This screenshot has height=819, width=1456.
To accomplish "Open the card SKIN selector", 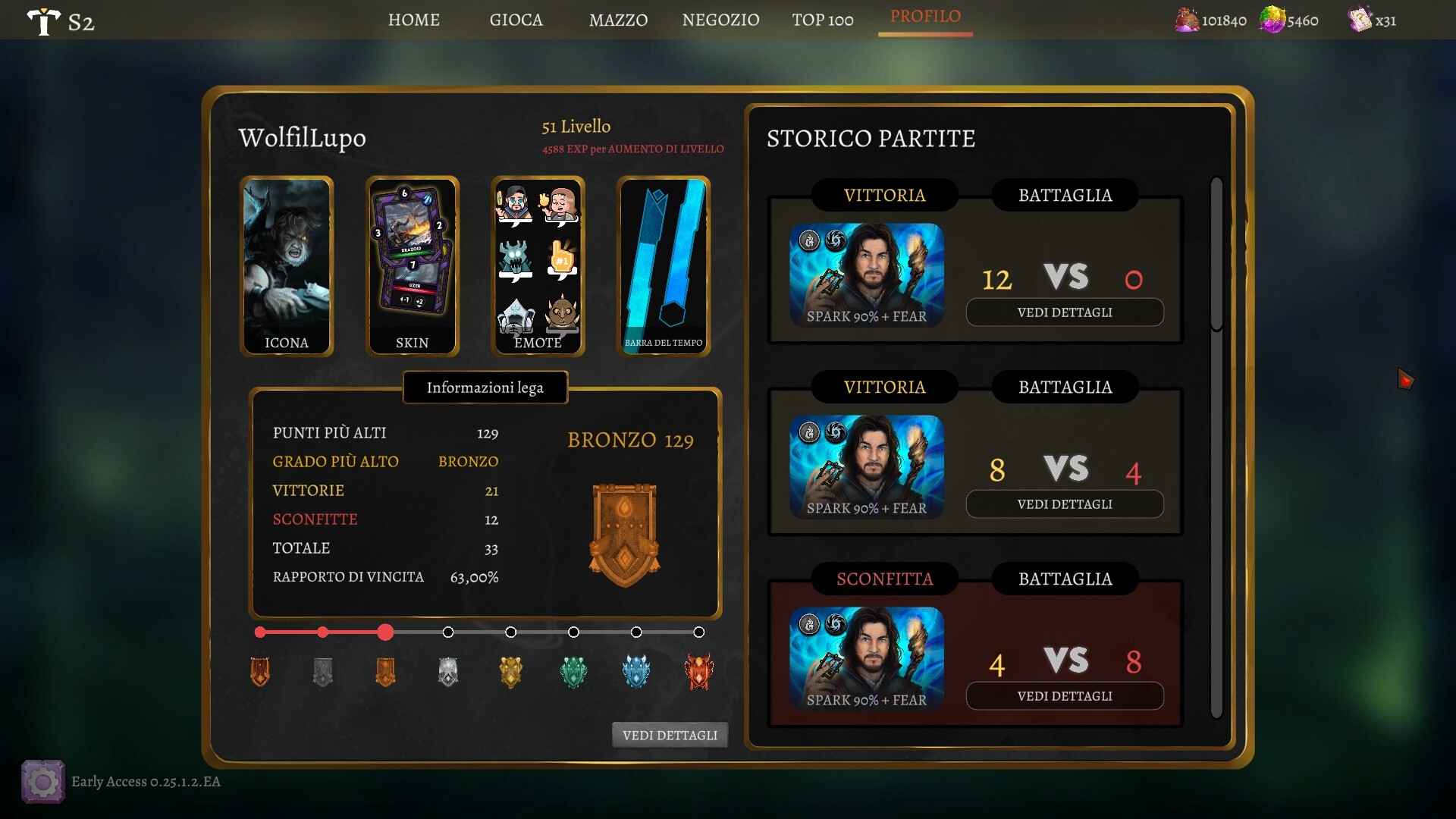I will click(x=413, y=265).
